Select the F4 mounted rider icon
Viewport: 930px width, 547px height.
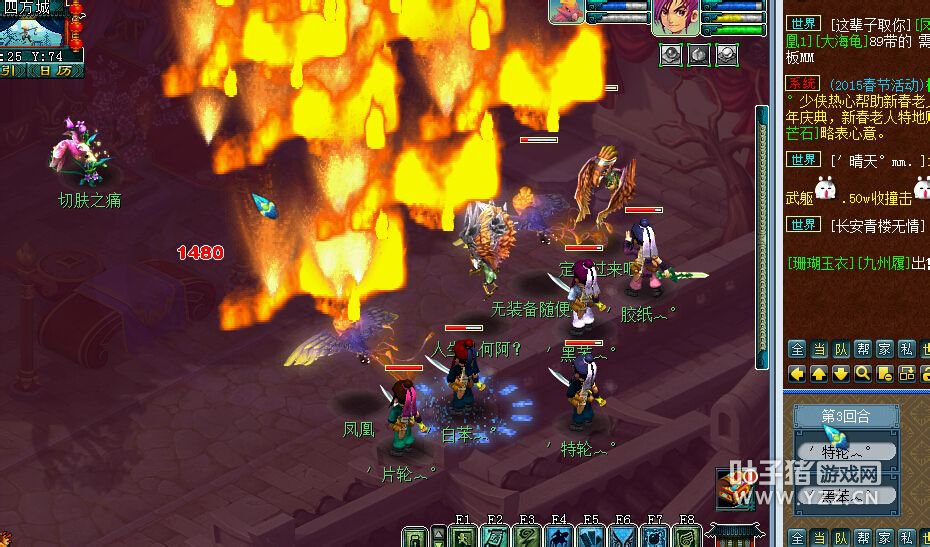[560, 537]
